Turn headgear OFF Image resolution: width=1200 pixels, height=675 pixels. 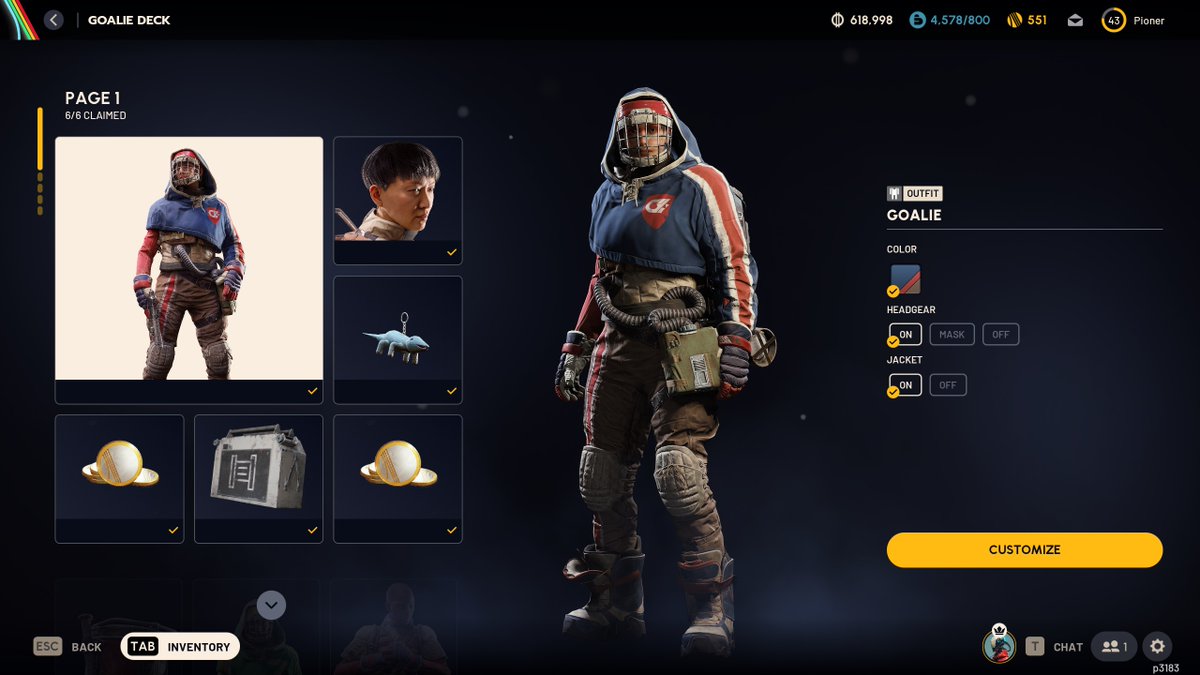tap(1000, 334)
